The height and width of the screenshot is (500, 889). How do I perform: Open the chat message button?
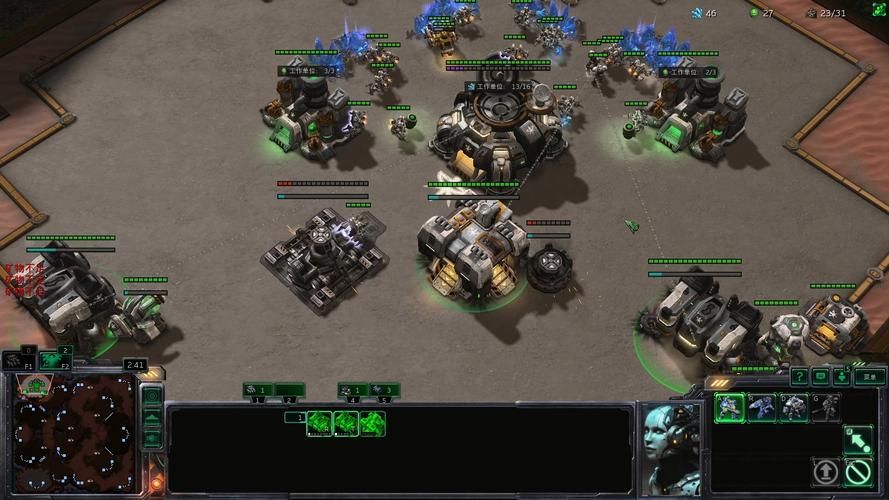[820, 377]
